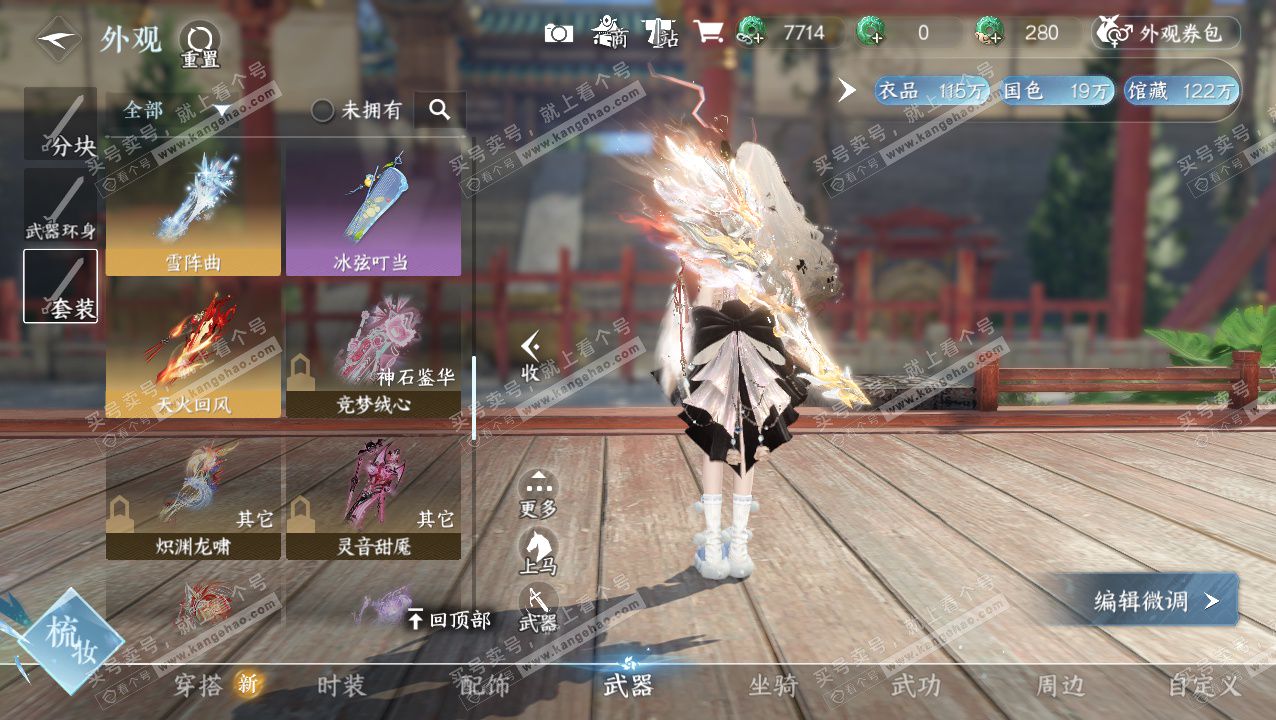Image resolution: width=1276 pixels, height=720 pixels.
Task: Switch to the 时装 bottom tab
Action: click(x=341, y=686)
